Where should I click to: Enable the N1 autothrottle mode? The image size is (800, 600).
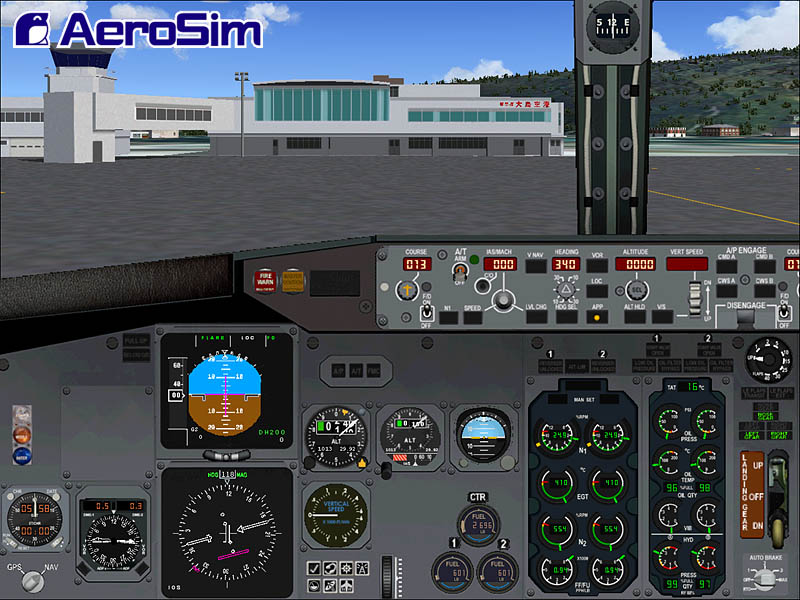(x=447, y=317)
